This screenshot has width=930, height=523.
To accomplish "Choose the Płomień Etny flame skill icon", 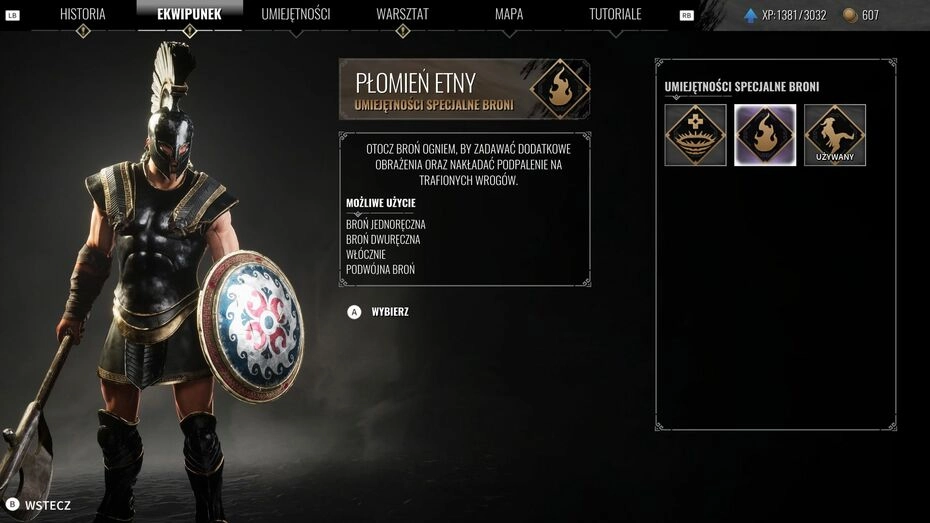I will (765, 135).
